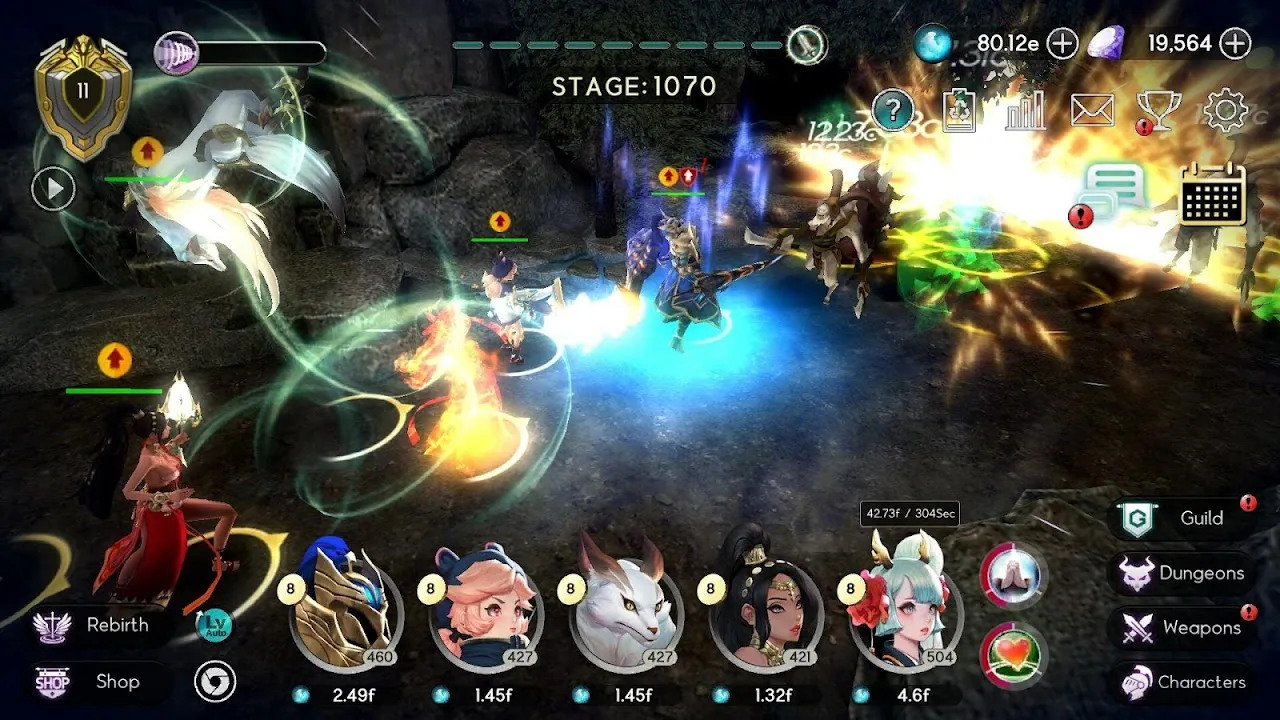The height and width of the screenshot is (720, 1280).
Task: Open the gear settings icon
Action: click(x=1225, y=110)
